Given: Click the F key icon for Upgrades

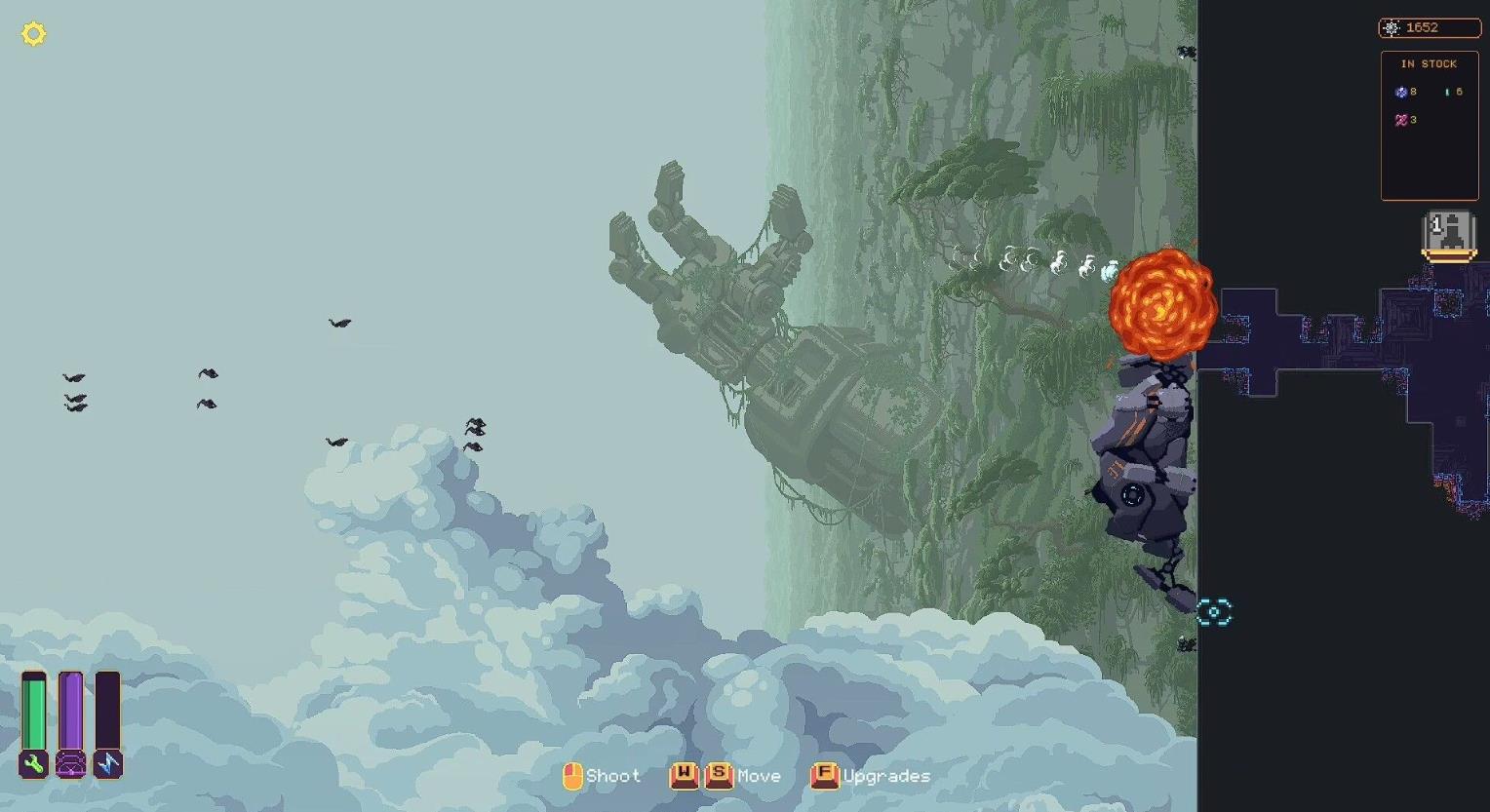Looking at the screenshot, I should click(x=824, y=775).
